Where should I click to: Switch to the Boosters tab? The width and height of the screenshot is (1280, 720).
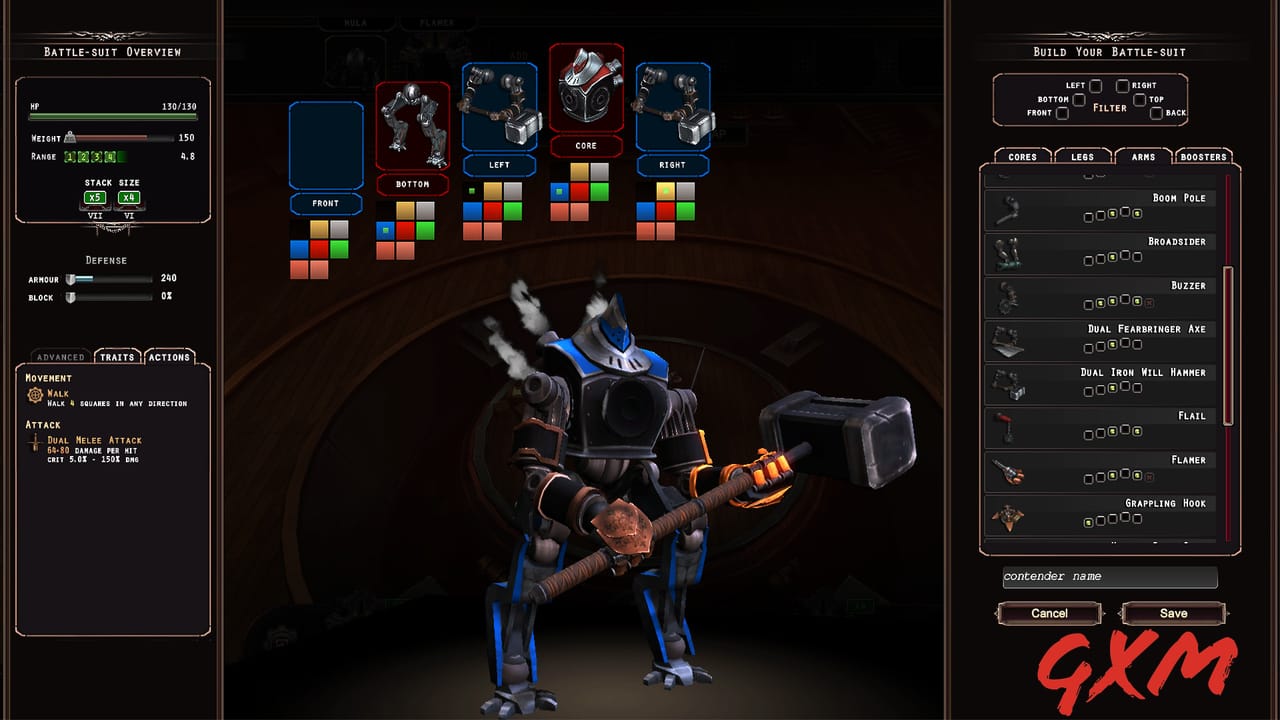coord(1202,156)
